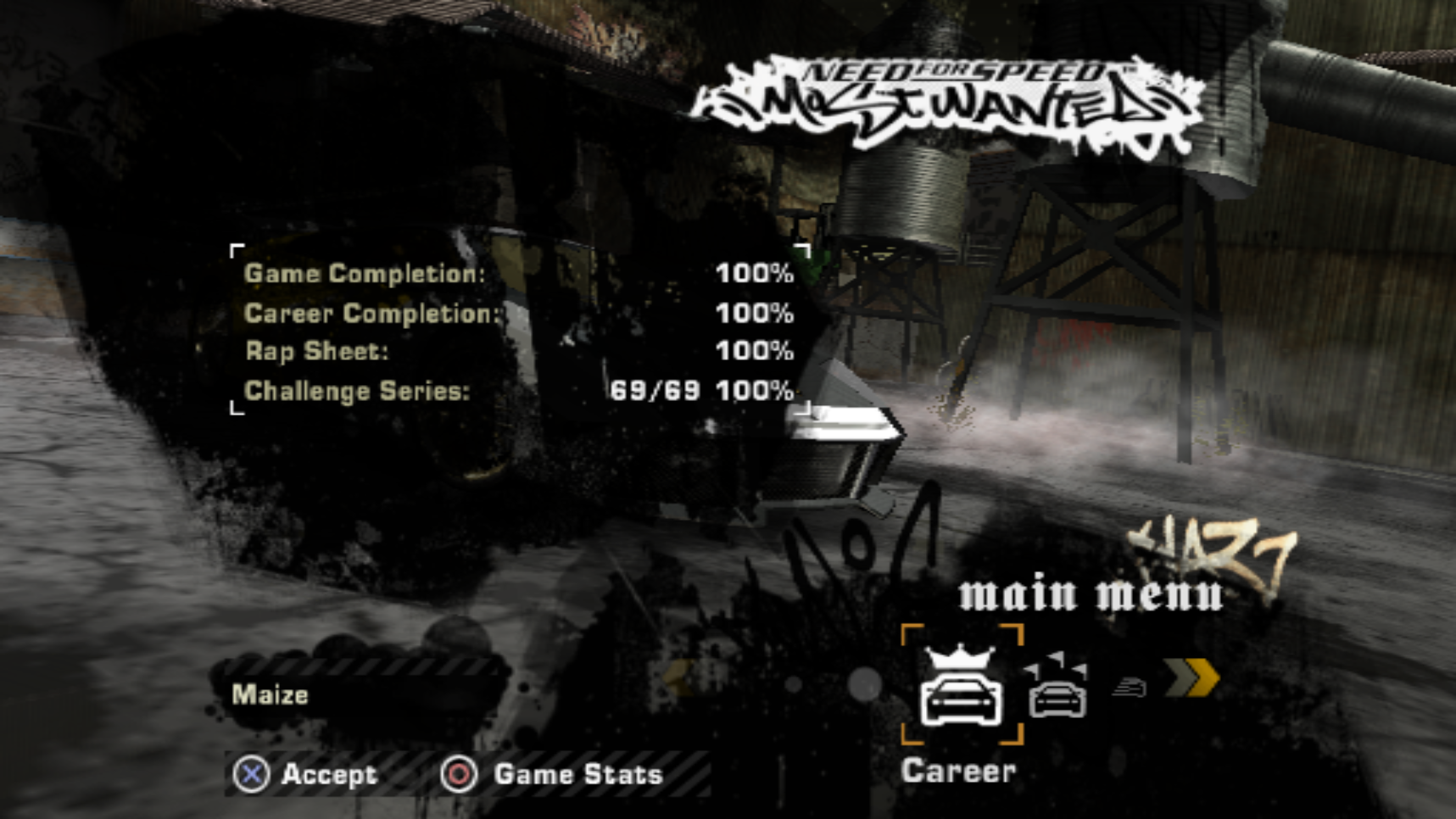The width and height of the screenshot is (1456, 819).
Task: Select the Career crown car icon
Action: 961,687
